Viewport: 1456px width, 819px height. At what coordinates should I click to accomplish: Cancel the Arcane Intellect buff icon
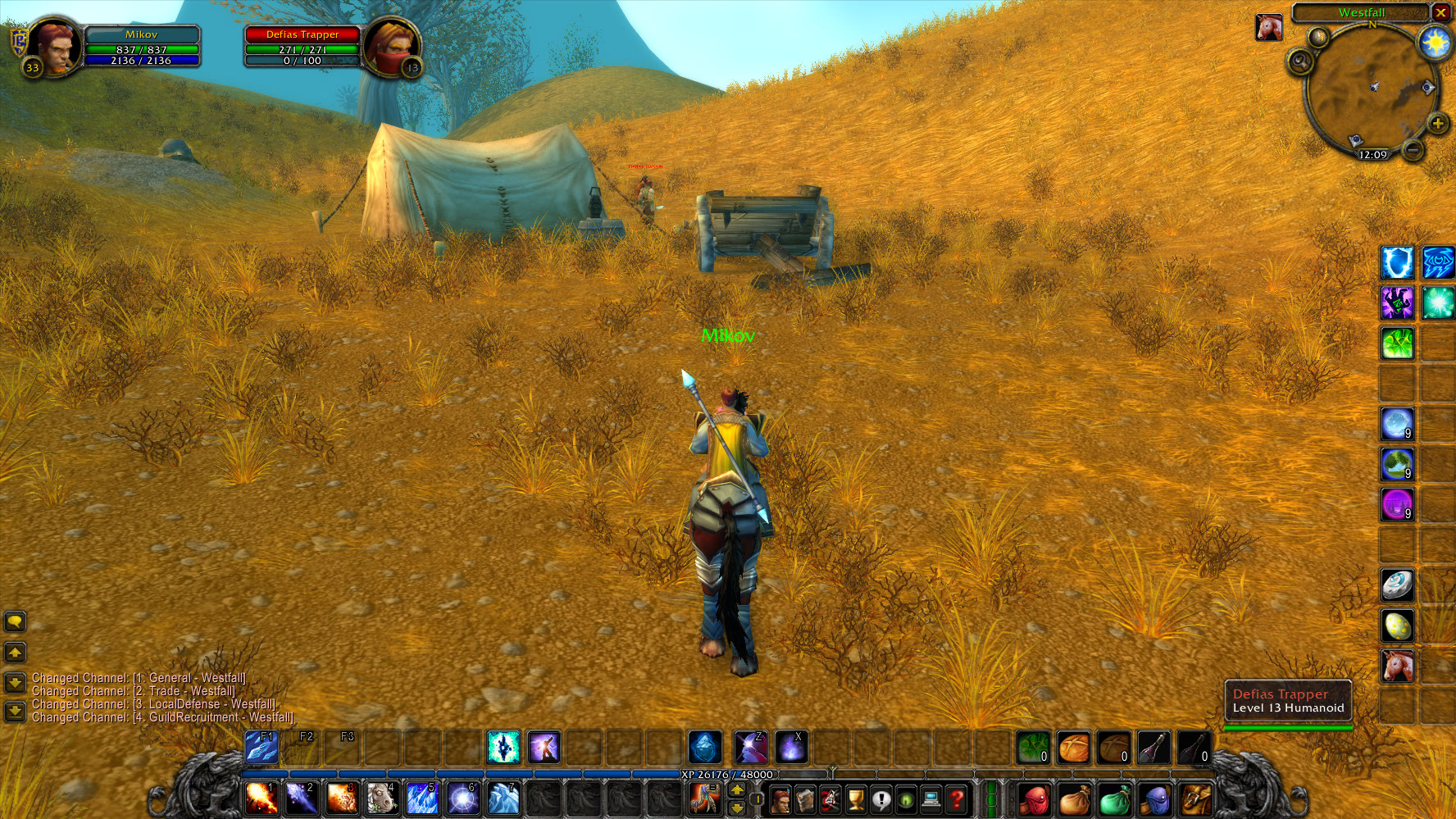[x=1437, y=264]
